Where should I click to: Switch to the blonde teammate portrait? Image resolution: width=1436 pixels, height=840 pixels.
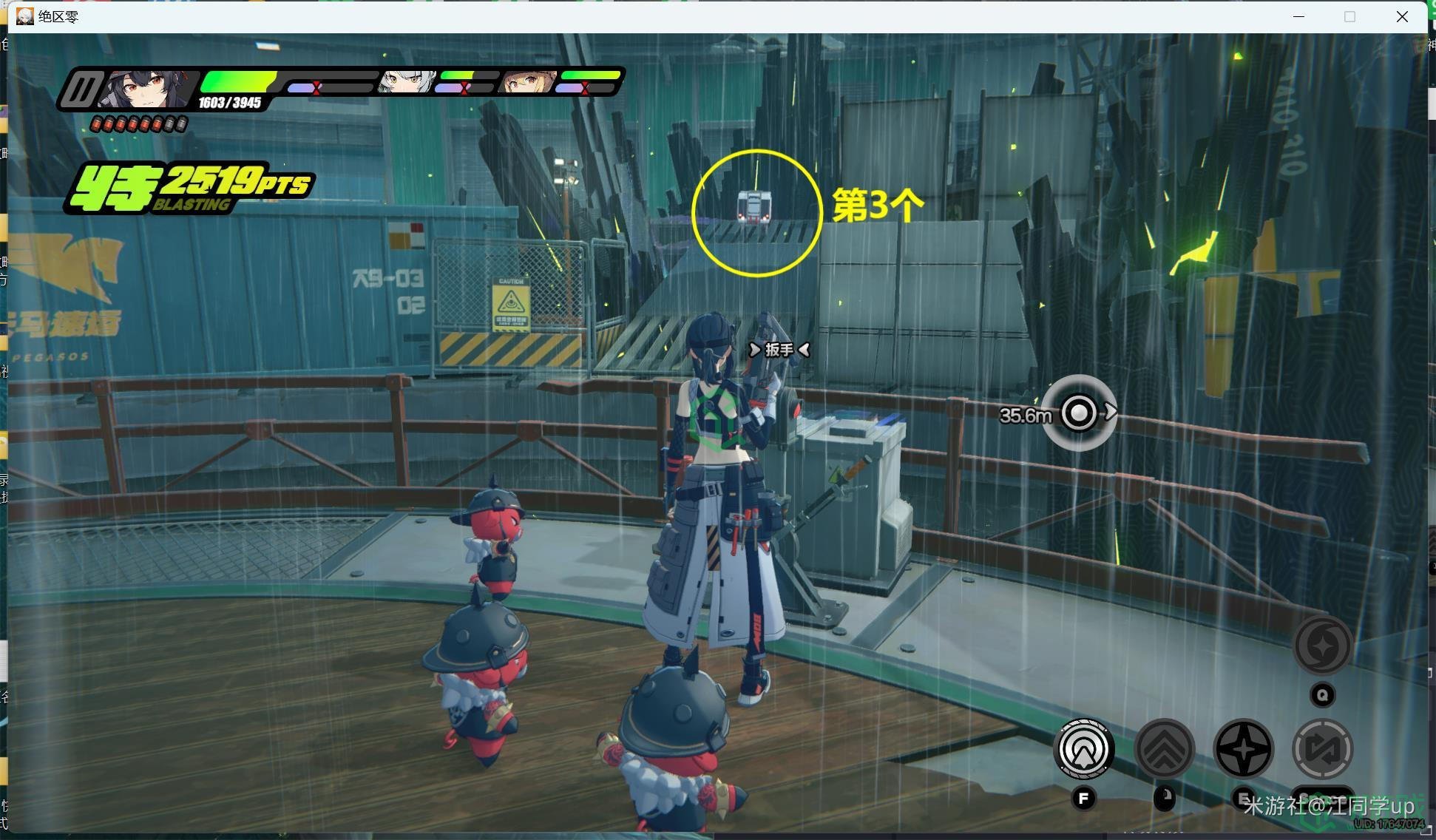point(527,82)
